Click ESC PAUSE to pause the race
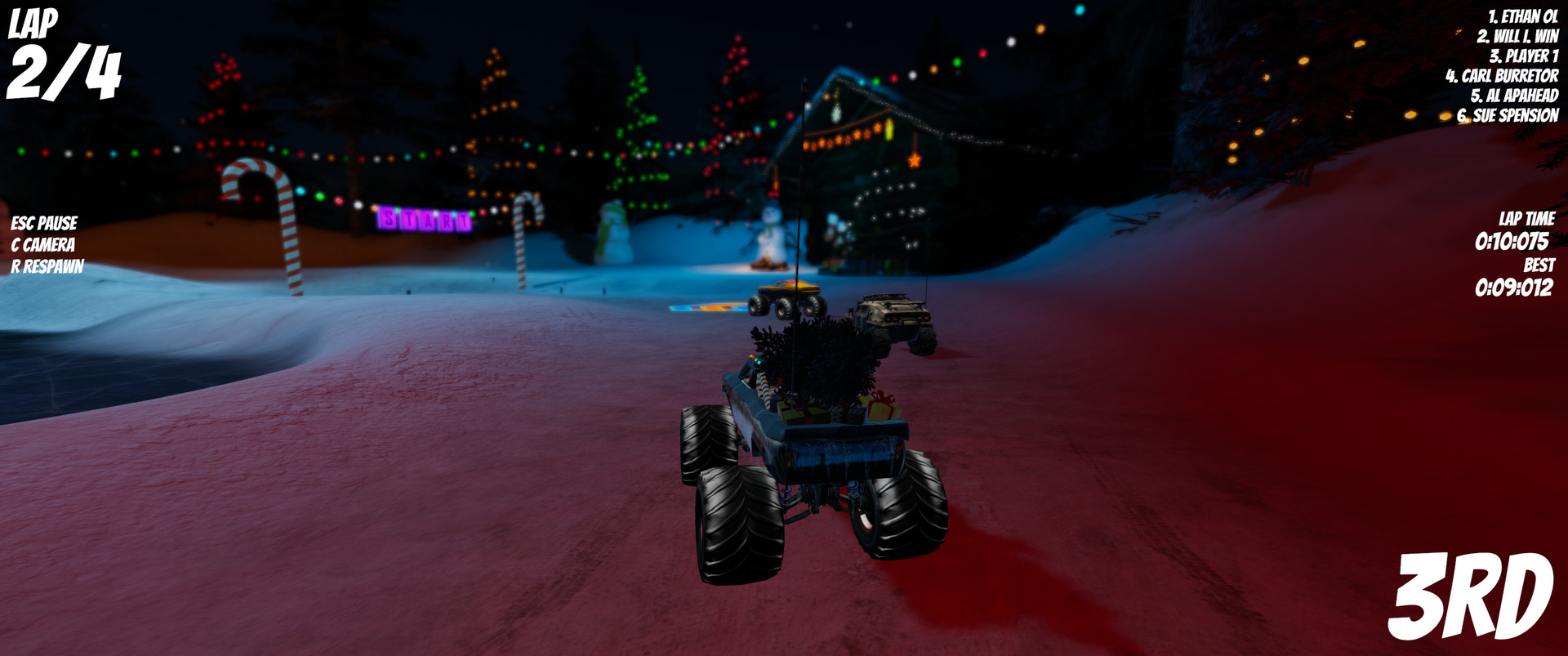The image size is (1568, 656). [44, 221]
